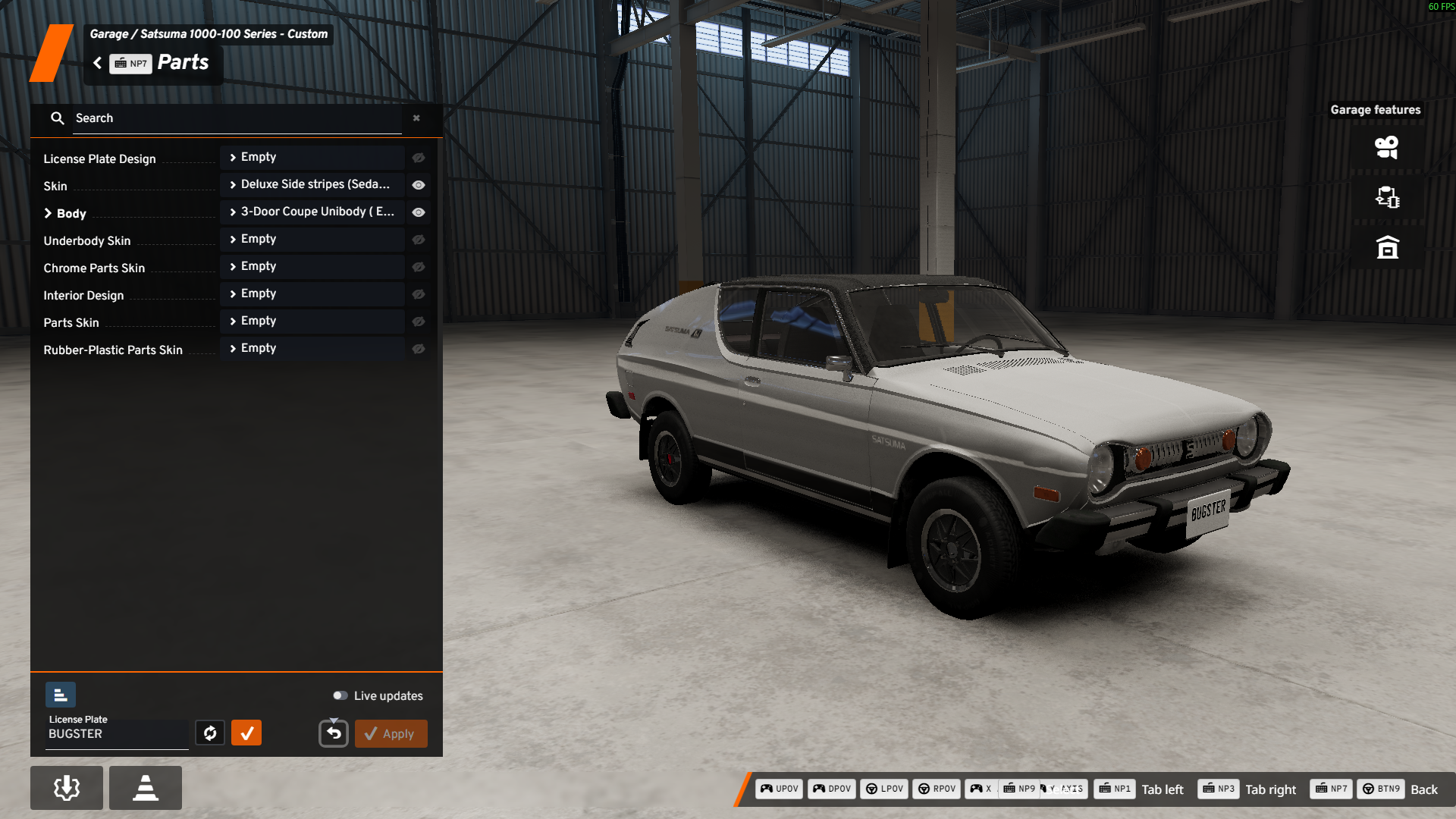Confirm license plate with orange checkmark
This screenshot has width=1456, height=819.
coord(246,733)
